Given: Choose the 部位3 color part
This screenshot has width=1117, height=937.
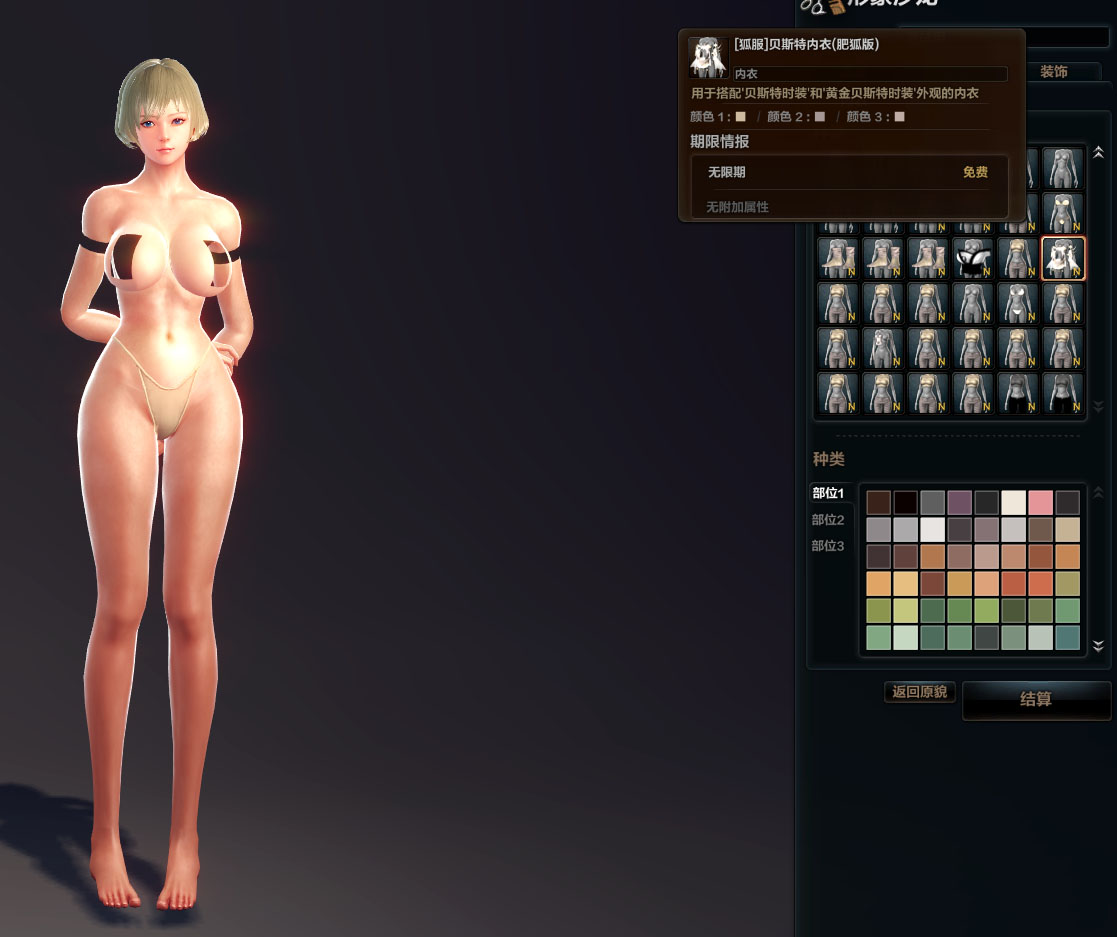Looking at the screenshot, I should [828, 546].
